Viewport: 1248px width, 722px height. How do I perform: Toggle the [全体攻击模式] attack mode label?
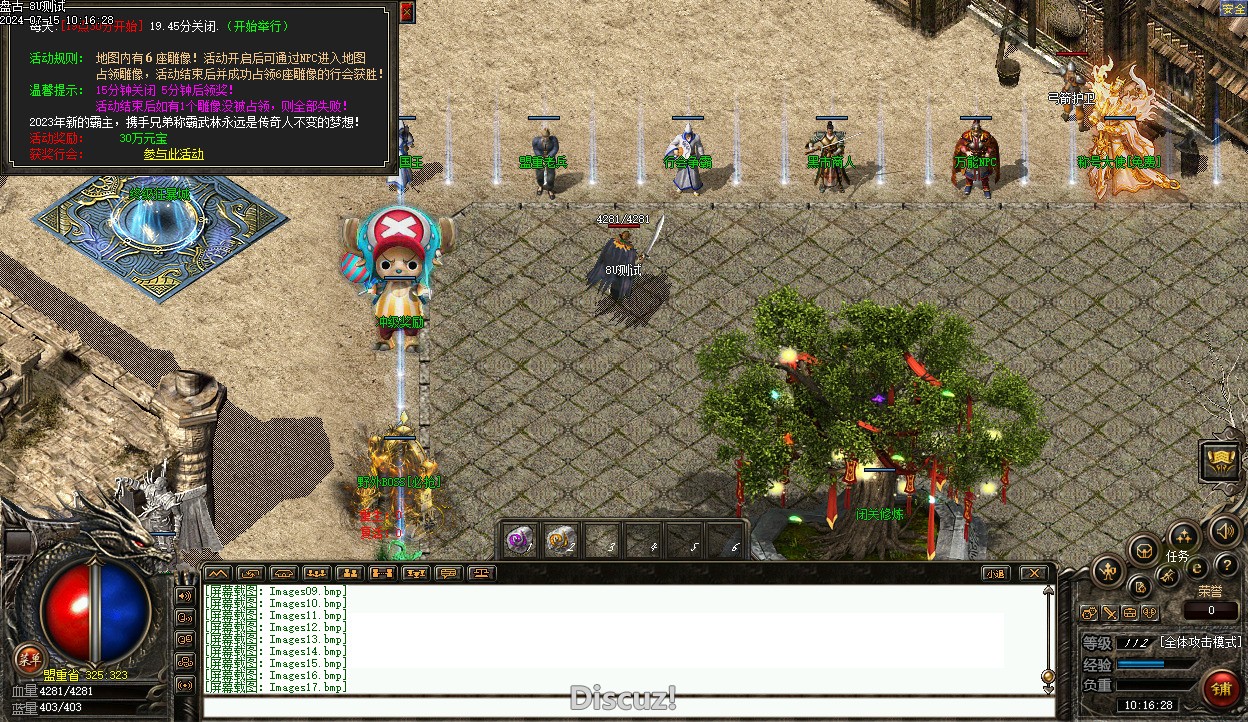tap(1200, 642)
